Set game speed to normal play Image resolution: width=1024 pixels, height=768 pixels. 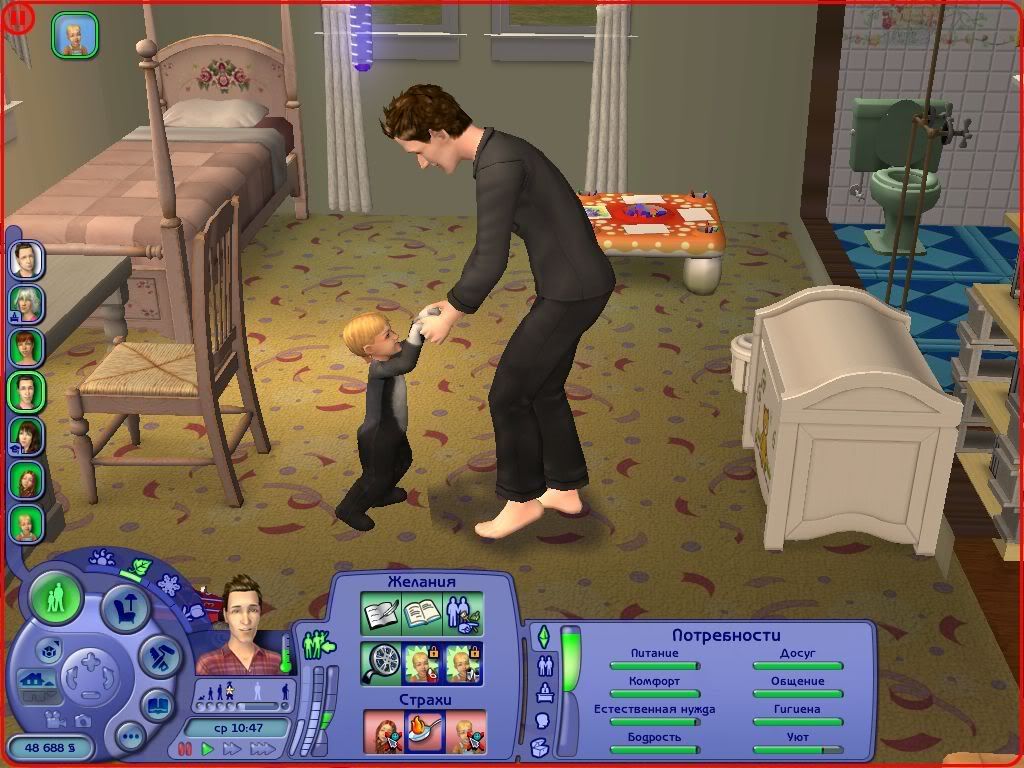[208, 748]
